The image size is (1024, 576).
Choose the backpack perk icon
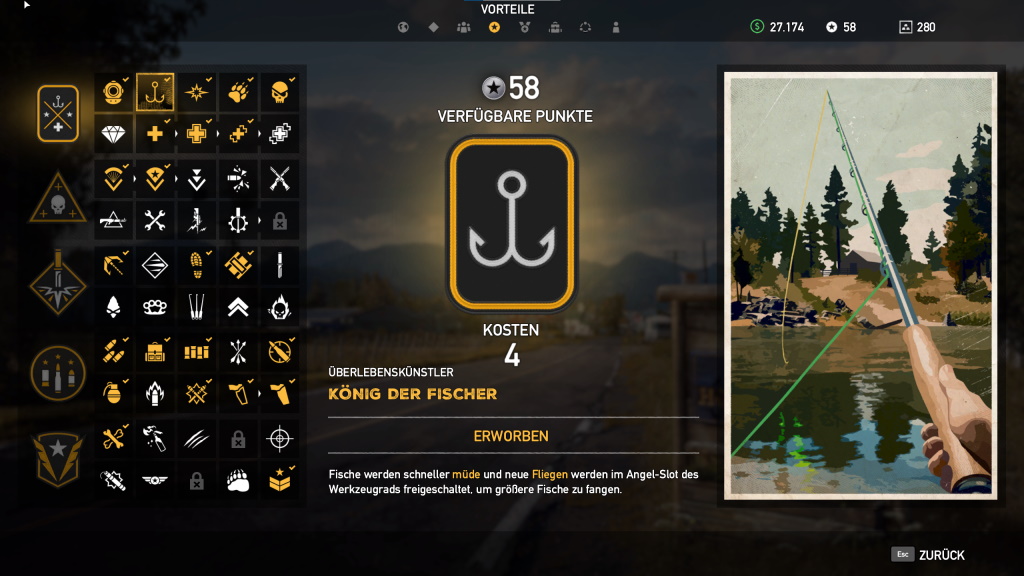[155, 351]
